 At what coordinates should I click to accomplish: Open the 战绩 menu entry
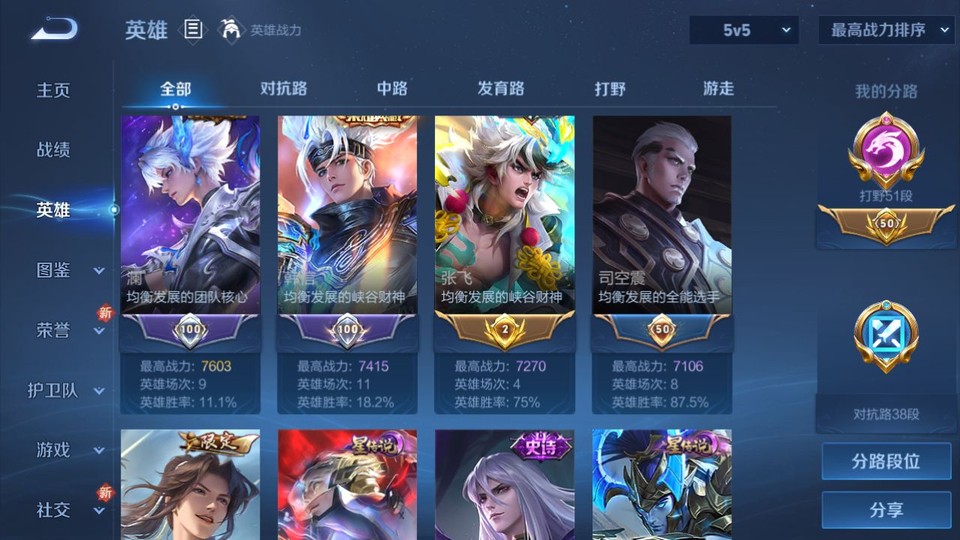54,150
